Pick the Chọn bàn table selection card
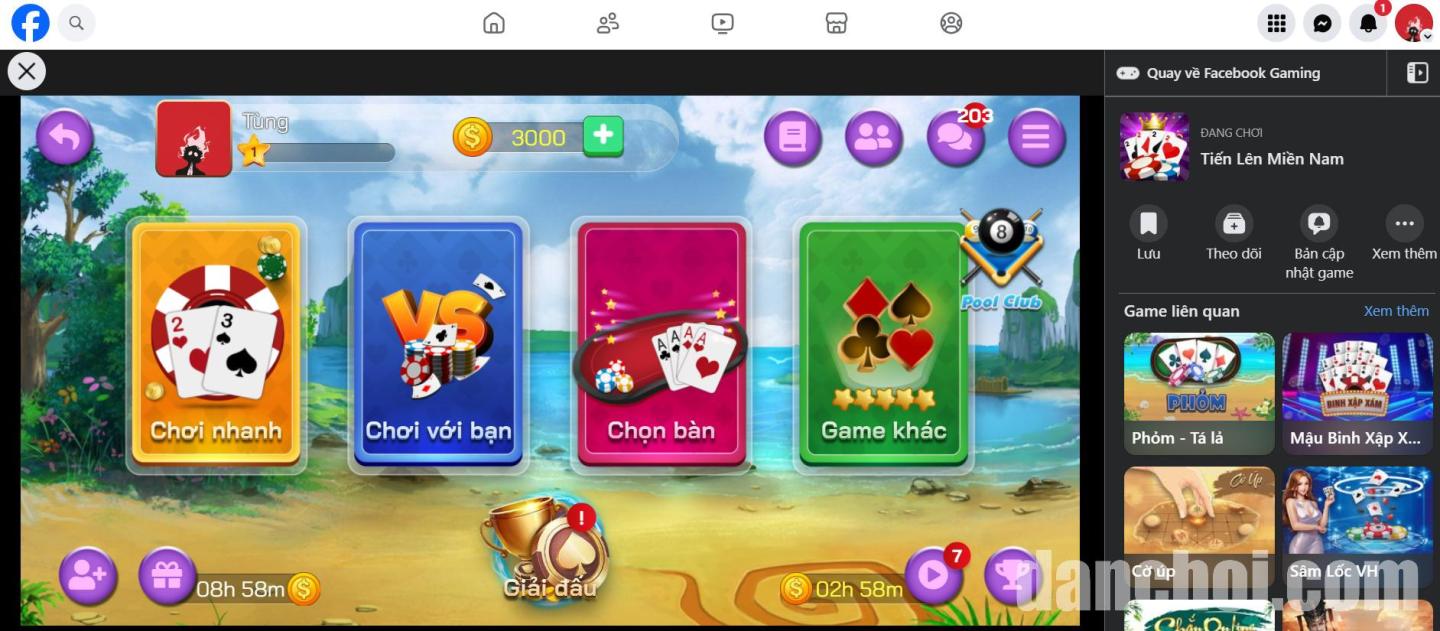1440x631 pixels. (x=661, y=343)
